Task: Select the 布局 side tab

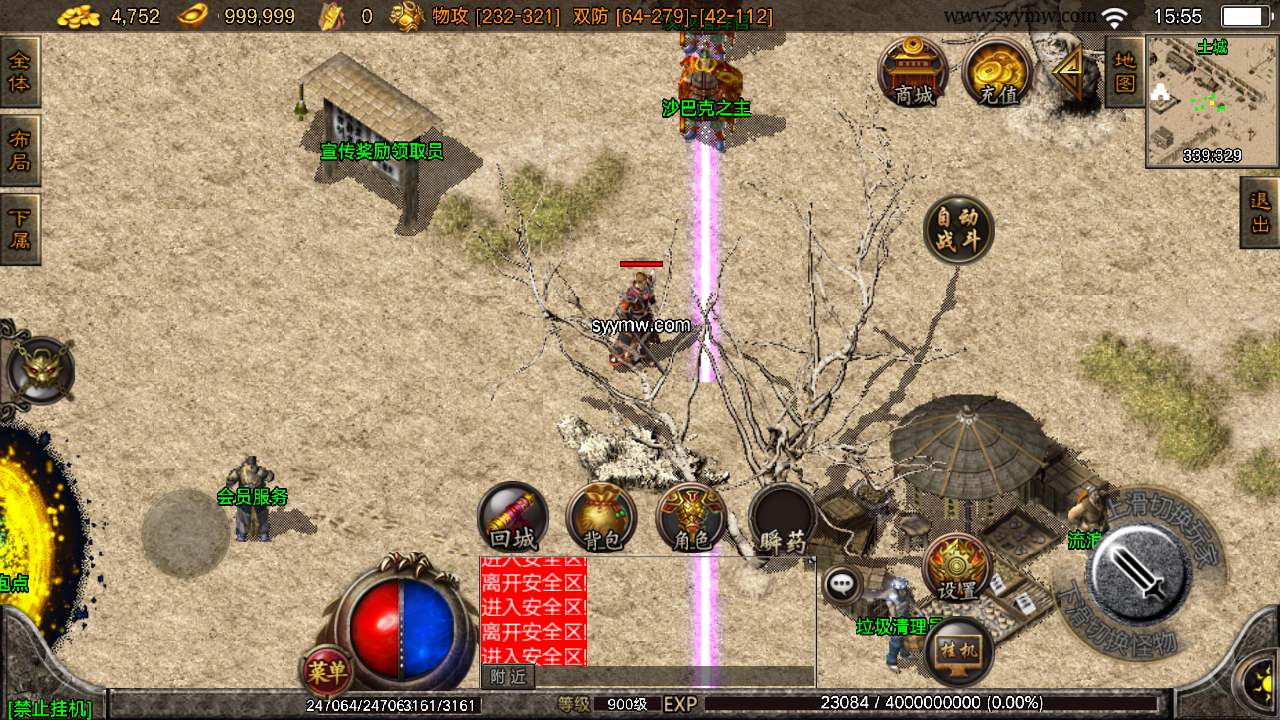Action: [x=19, y=150]
